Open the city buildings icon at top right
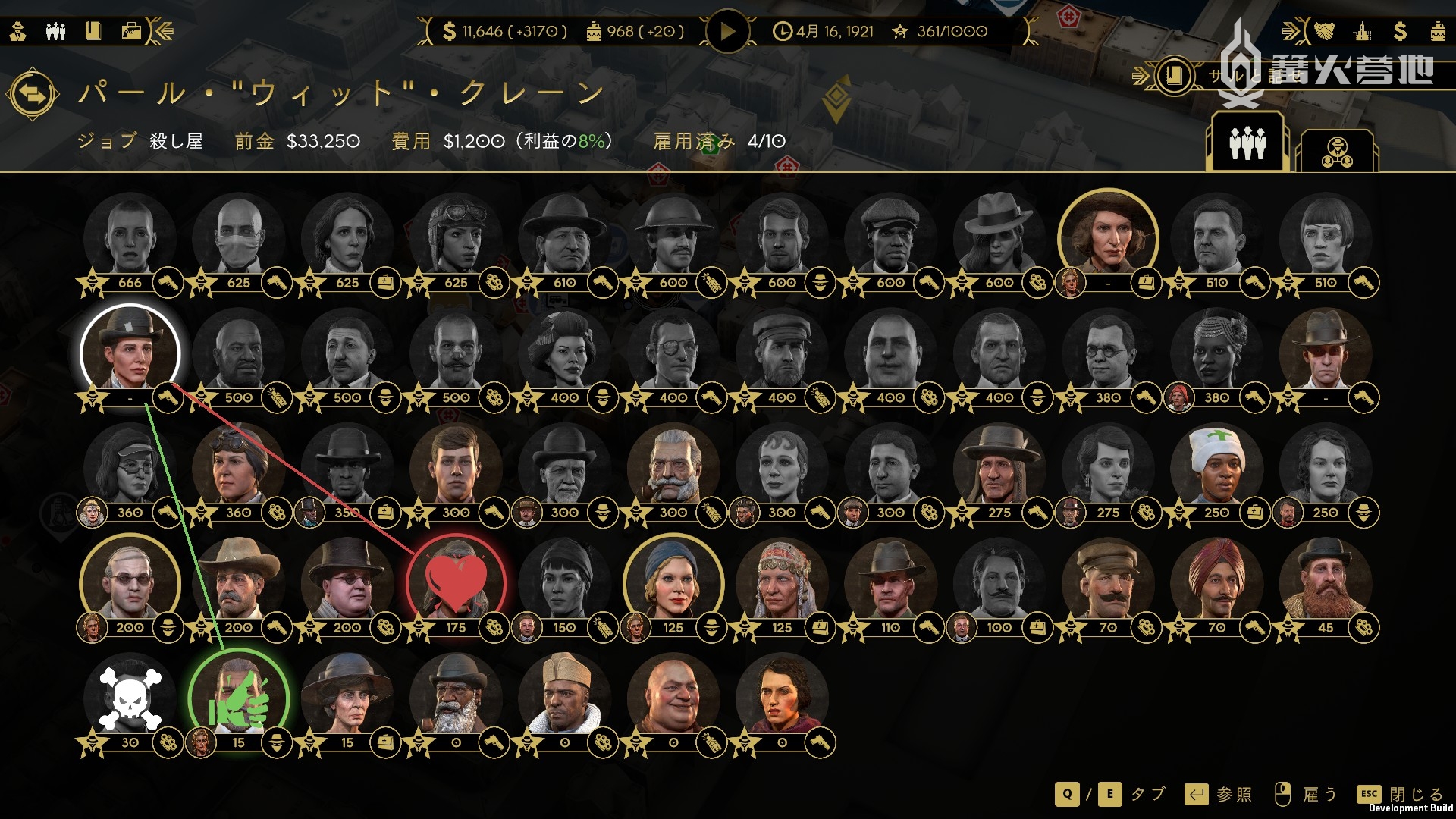The height and width of the screenshot is (819, 1456). [1362, 32]
